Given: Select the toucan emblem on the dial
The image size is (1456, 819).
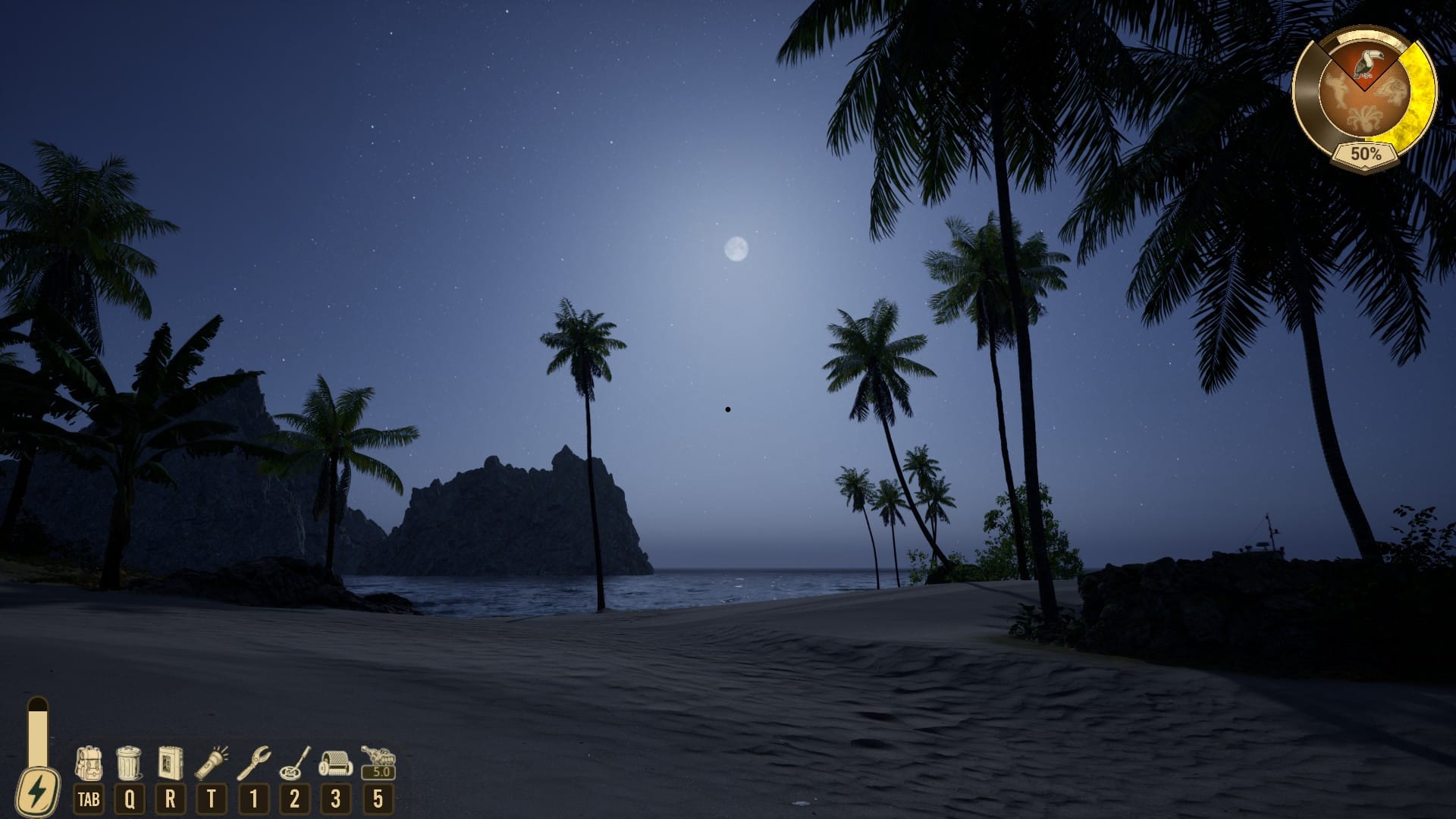Looking at the screenshot, I should tap(1367, 64).
